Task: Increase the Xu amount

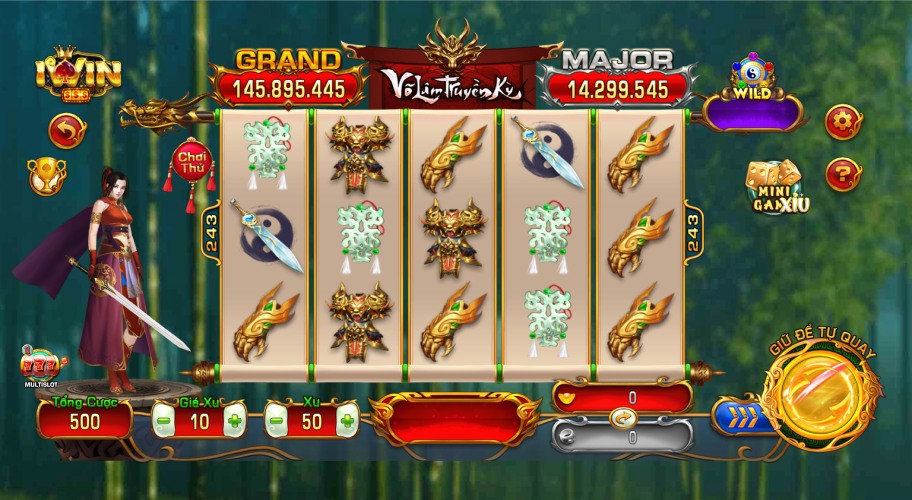Action: coord(347,420)
